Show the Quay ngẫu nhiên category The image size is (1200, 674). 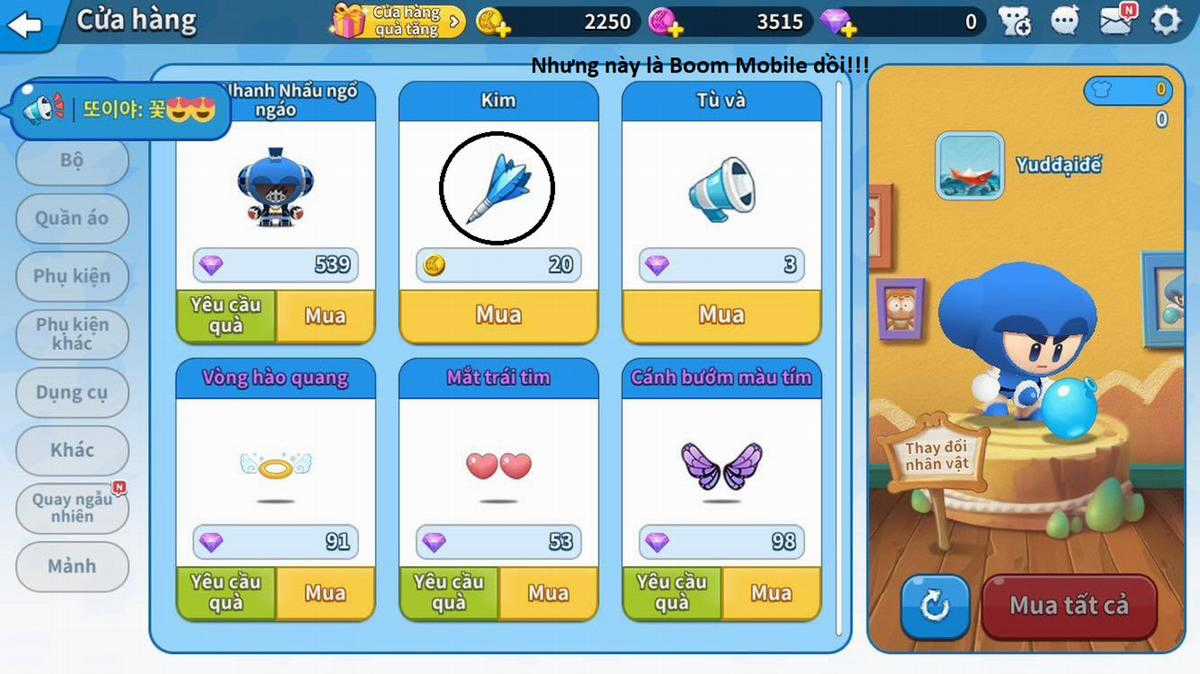coord(72,508)
